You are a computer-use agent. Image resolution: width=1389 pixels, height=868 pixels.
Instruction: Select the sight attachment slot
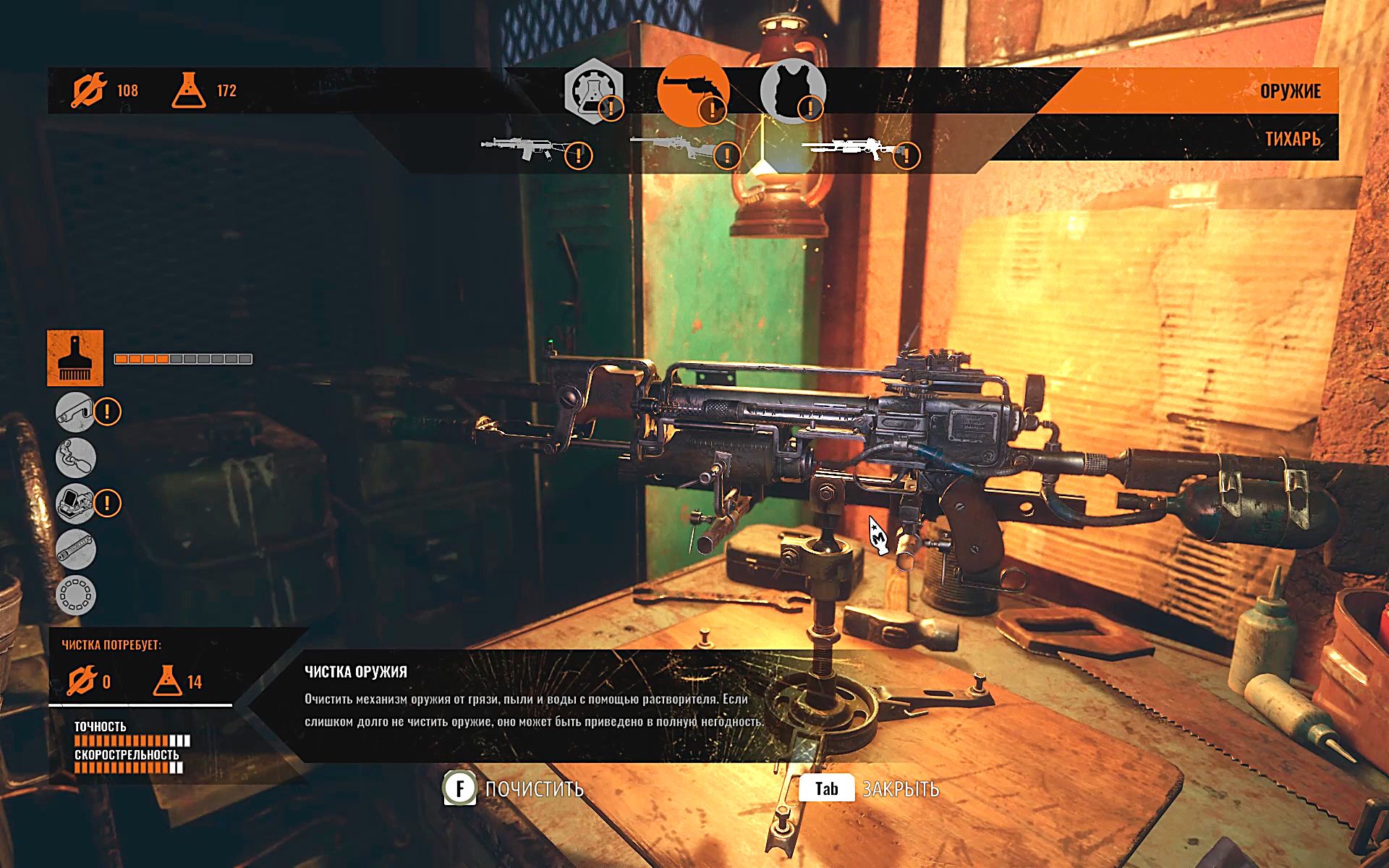tap(75, 503)
